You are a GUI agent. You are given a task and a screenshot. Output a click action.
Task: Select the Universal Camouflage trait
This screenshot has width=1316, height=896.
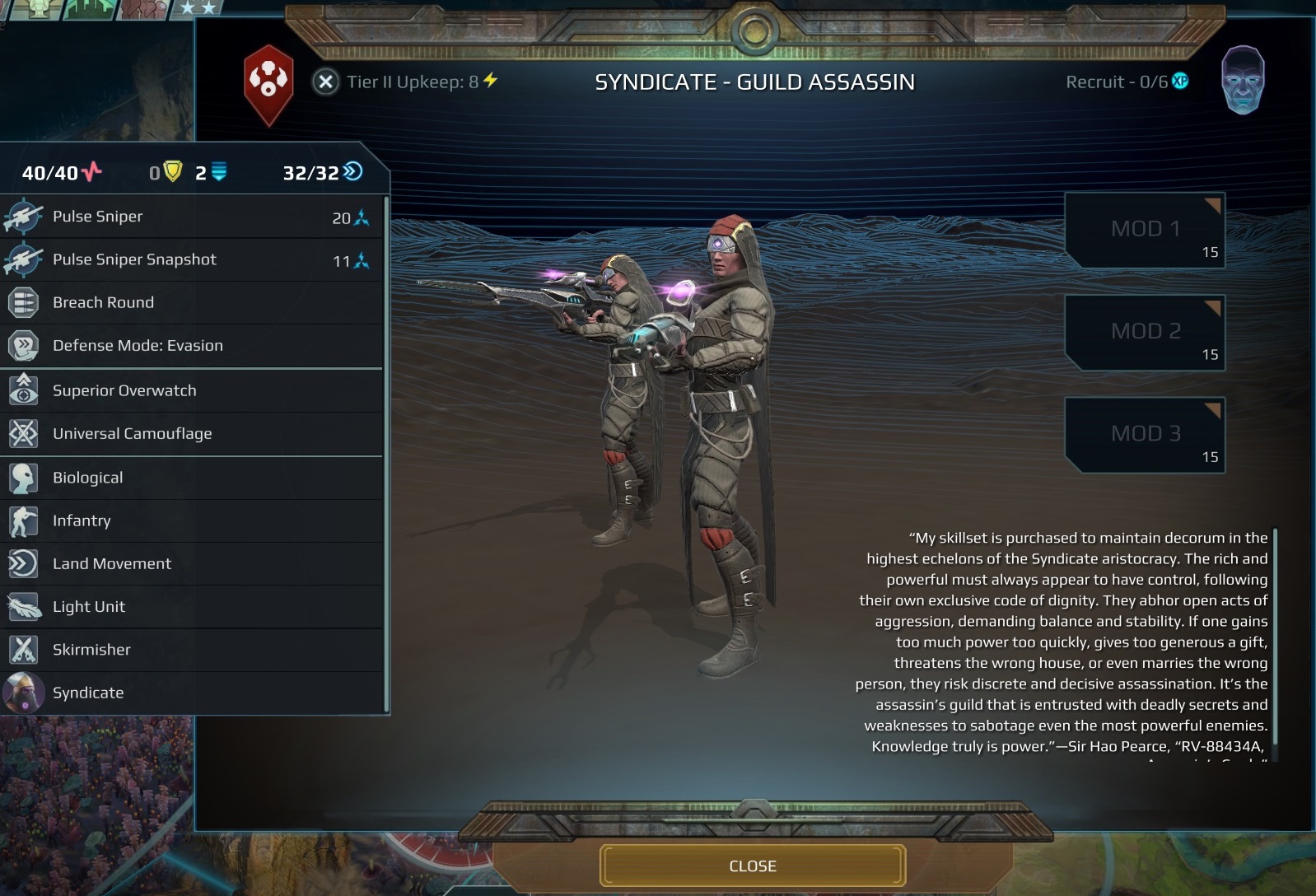(x=192, y=434)
